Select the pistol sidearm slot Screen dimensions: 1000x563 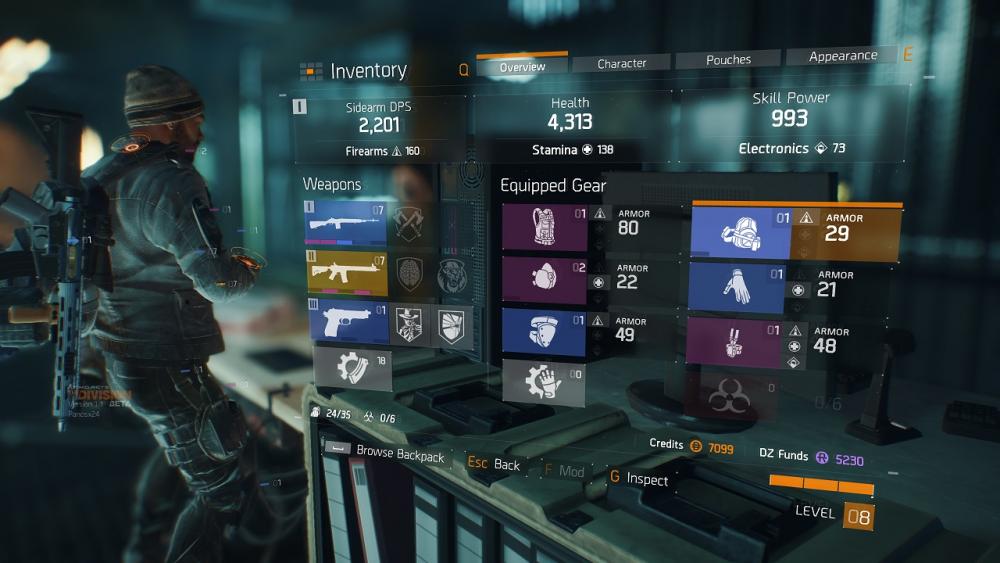tap(346, 323)
